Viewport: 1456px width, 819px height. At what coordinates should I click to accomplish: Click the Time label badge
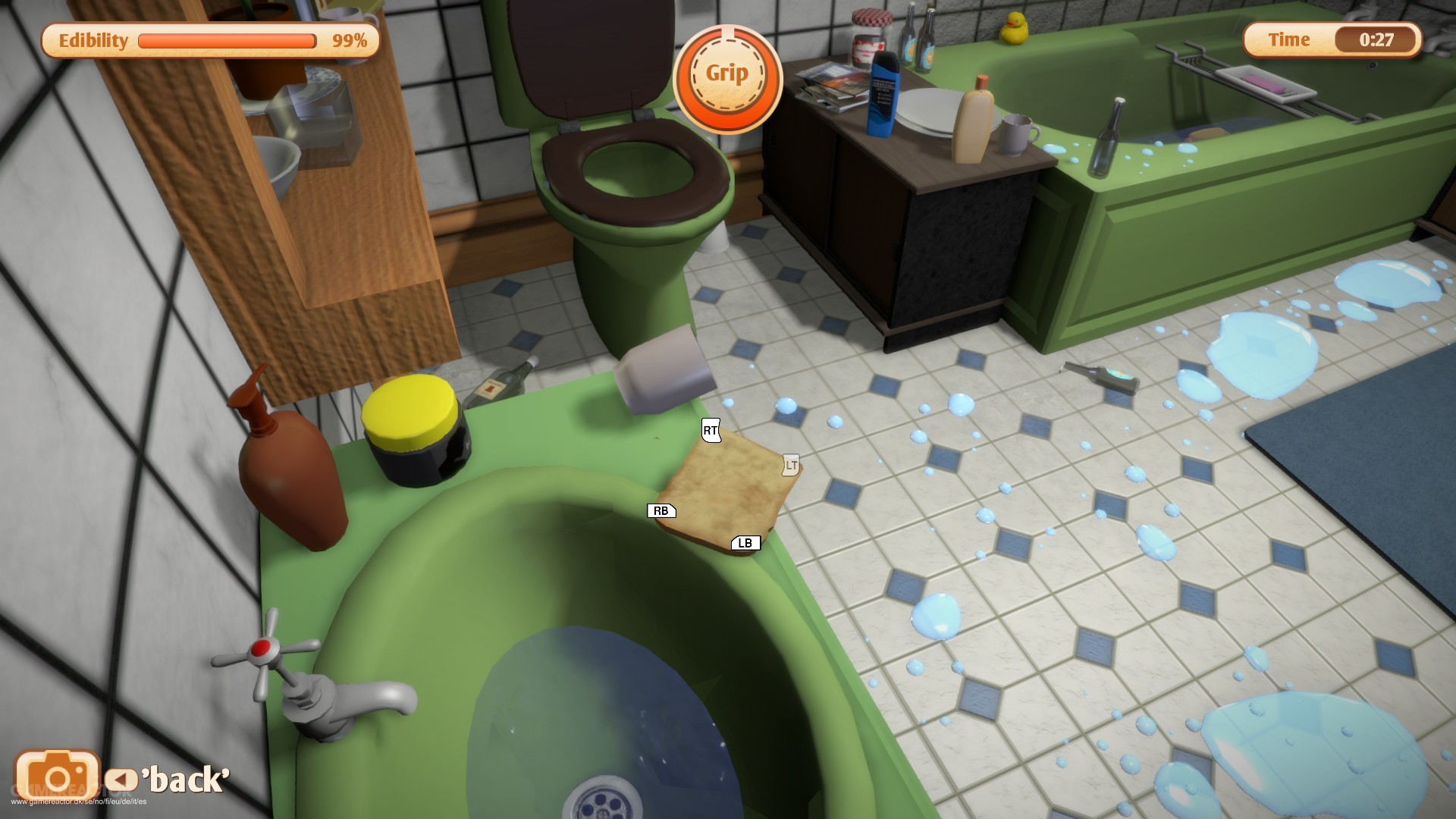1288,39
